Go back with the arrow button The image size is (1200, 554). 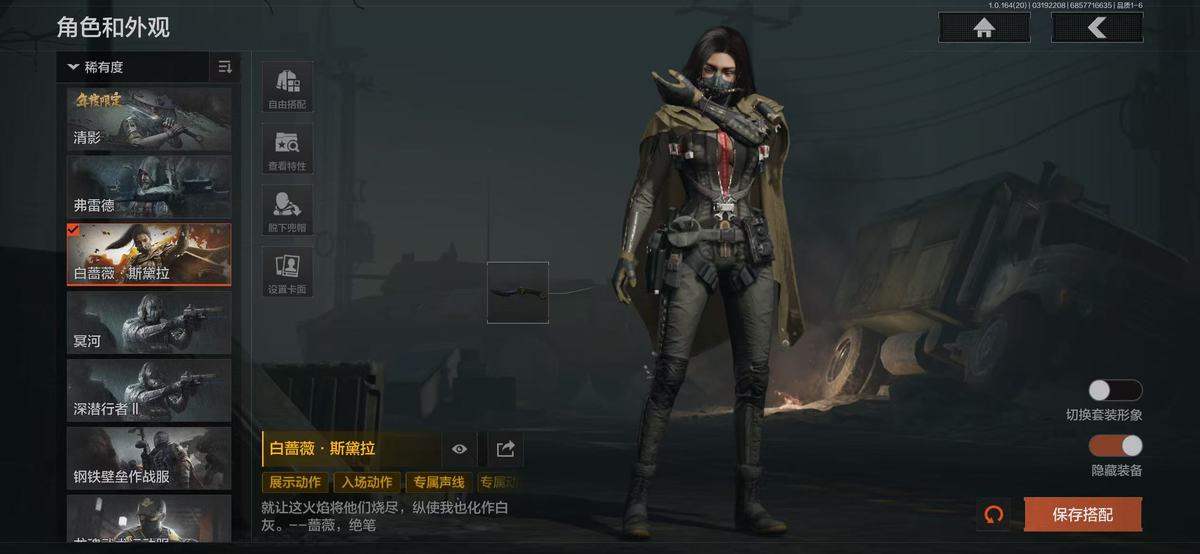1097,28
